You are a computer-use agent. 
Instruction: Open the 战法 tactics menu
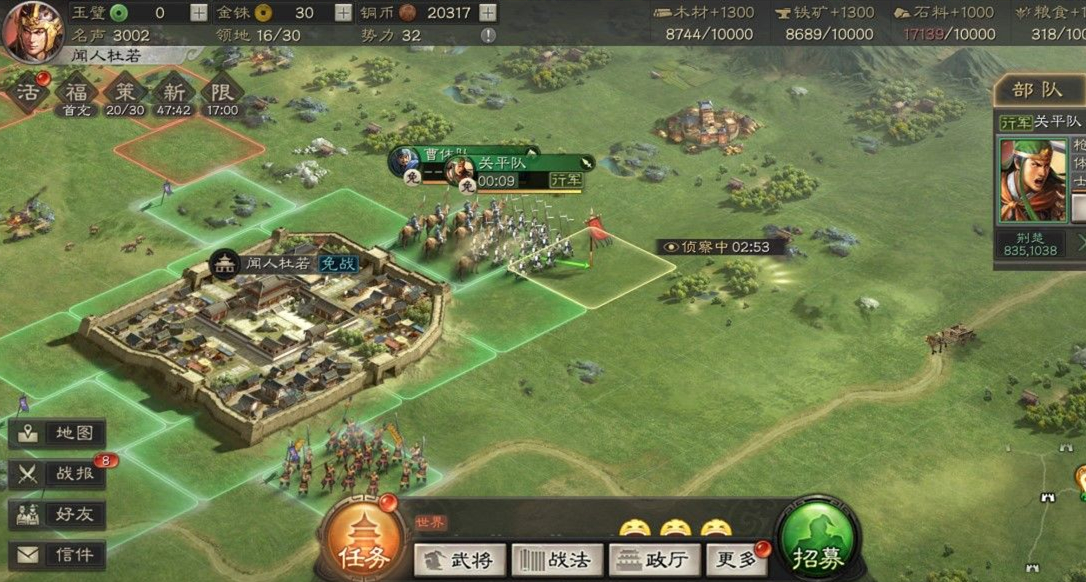(556, 559)
